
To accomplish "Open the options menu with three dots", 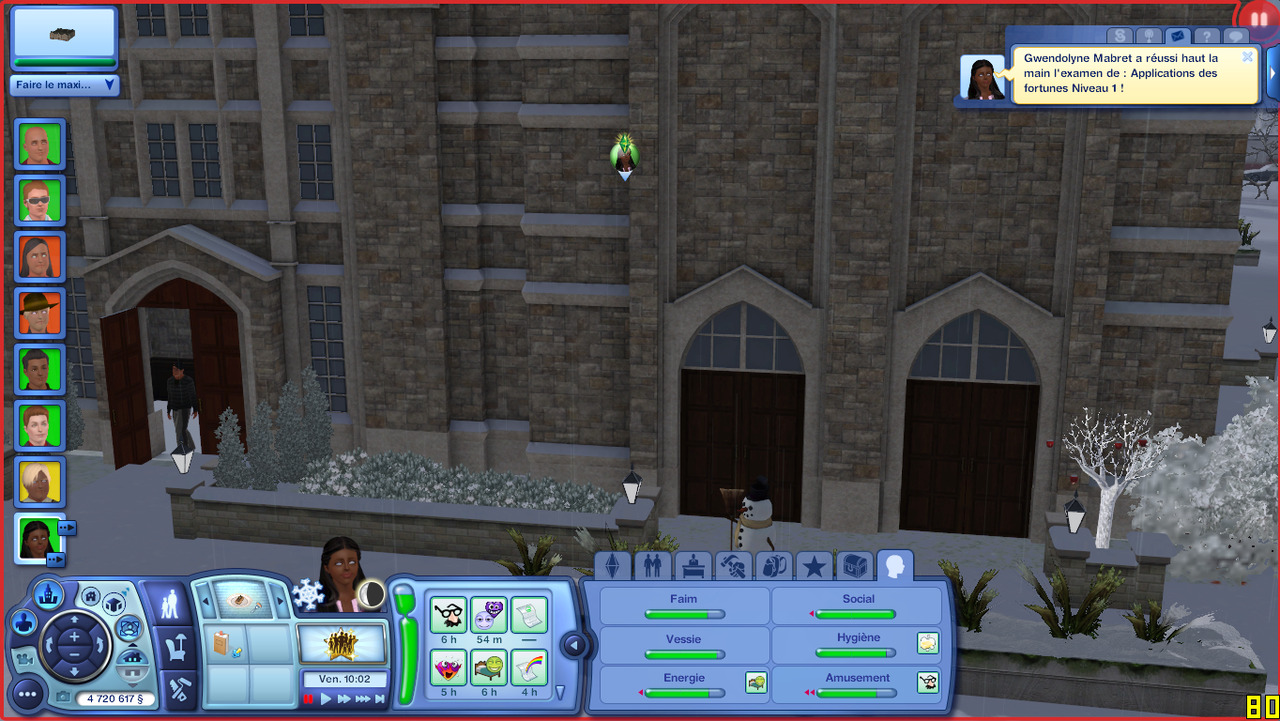I will pyautogui.click(x=27, y=693).
